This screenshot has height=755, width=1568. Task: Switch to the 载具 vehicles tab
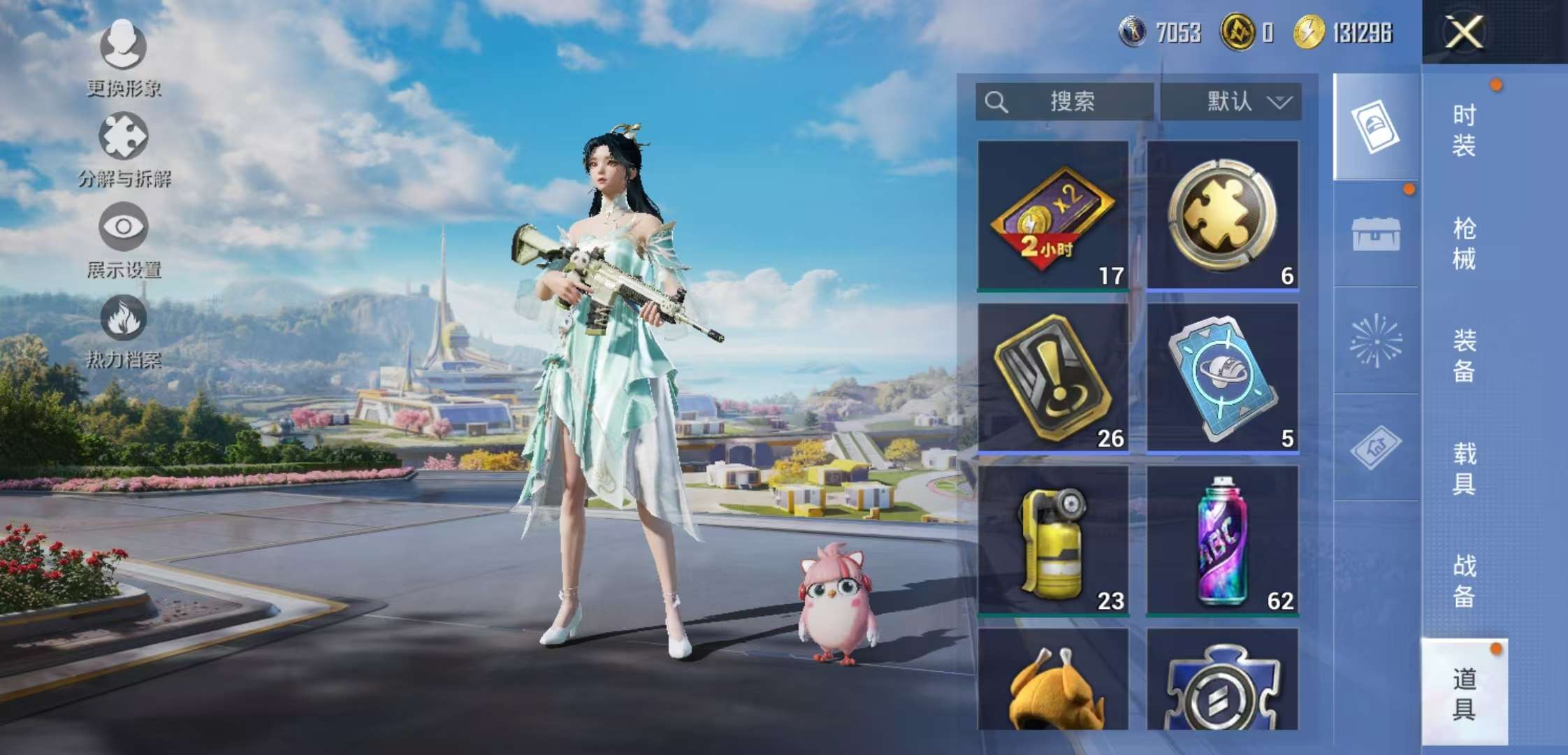[1464, 469]
